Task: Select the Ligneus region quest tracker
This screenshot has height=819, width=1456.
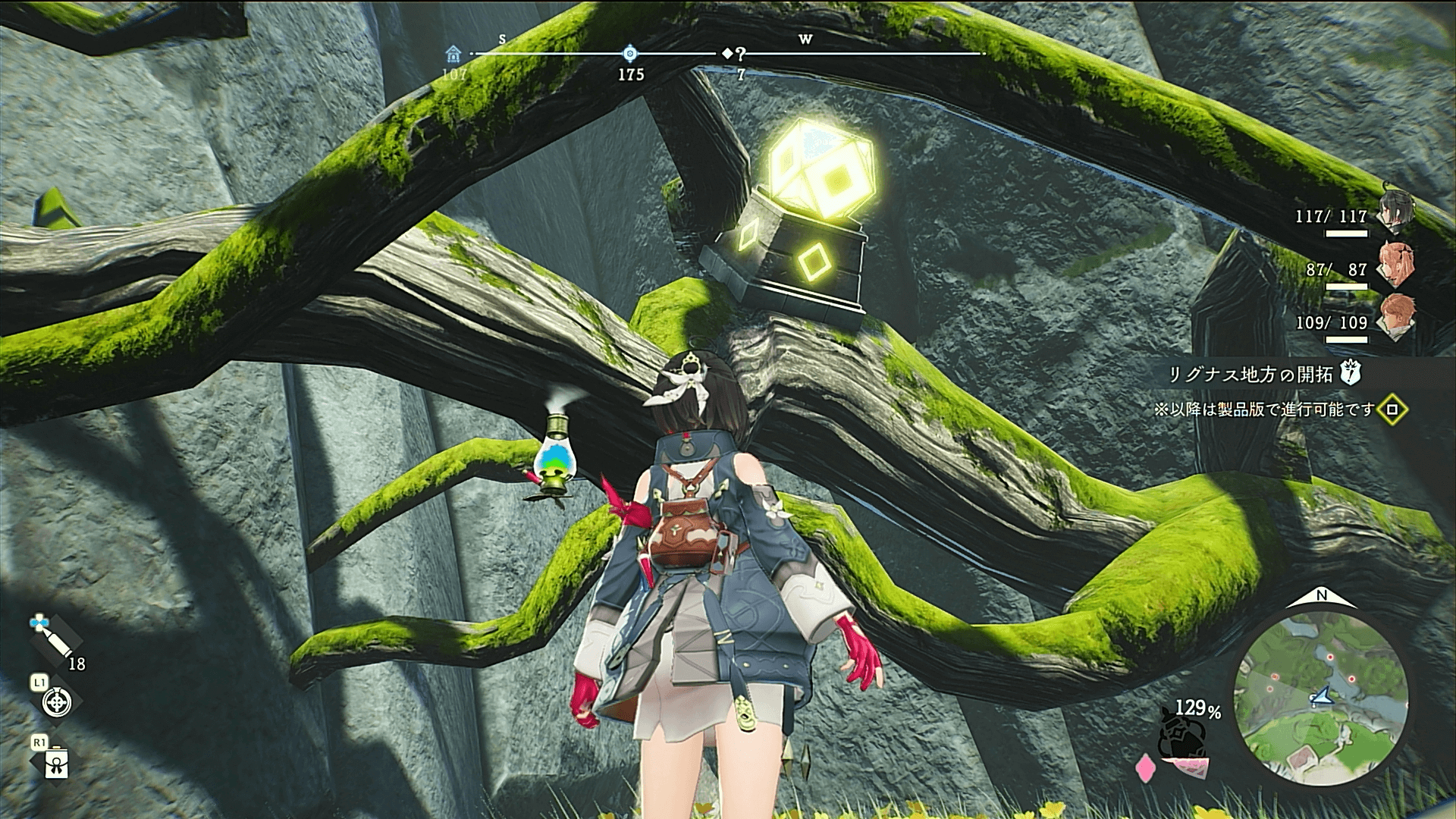Action: (x=1250, y=374)
